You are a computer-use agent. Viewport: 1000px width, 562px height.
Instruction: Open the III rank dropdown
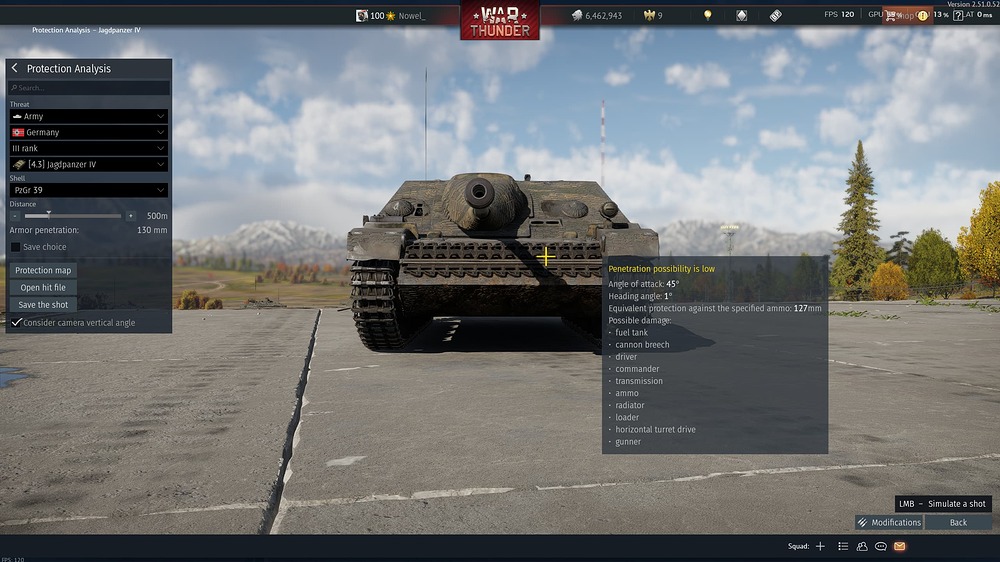pos(88,148)
